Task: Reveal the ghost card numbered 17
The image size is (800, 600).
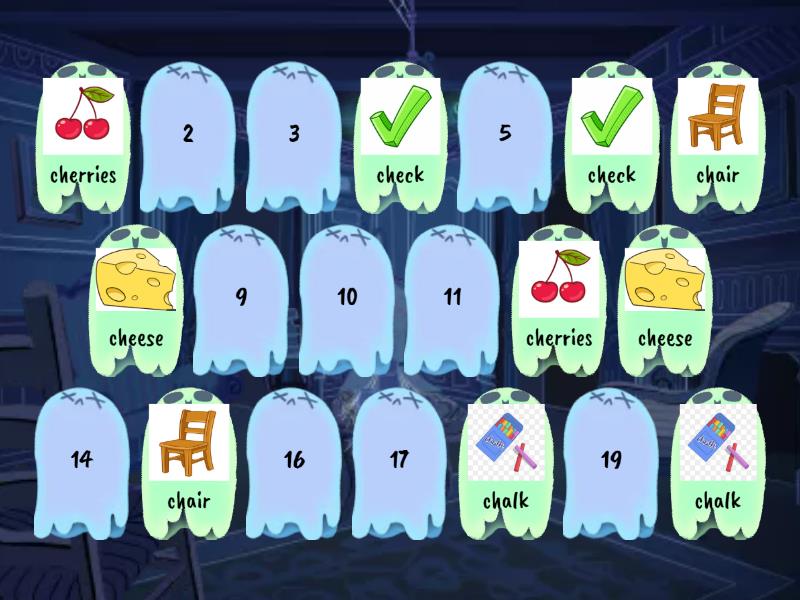Action: (x=399, y=460)
